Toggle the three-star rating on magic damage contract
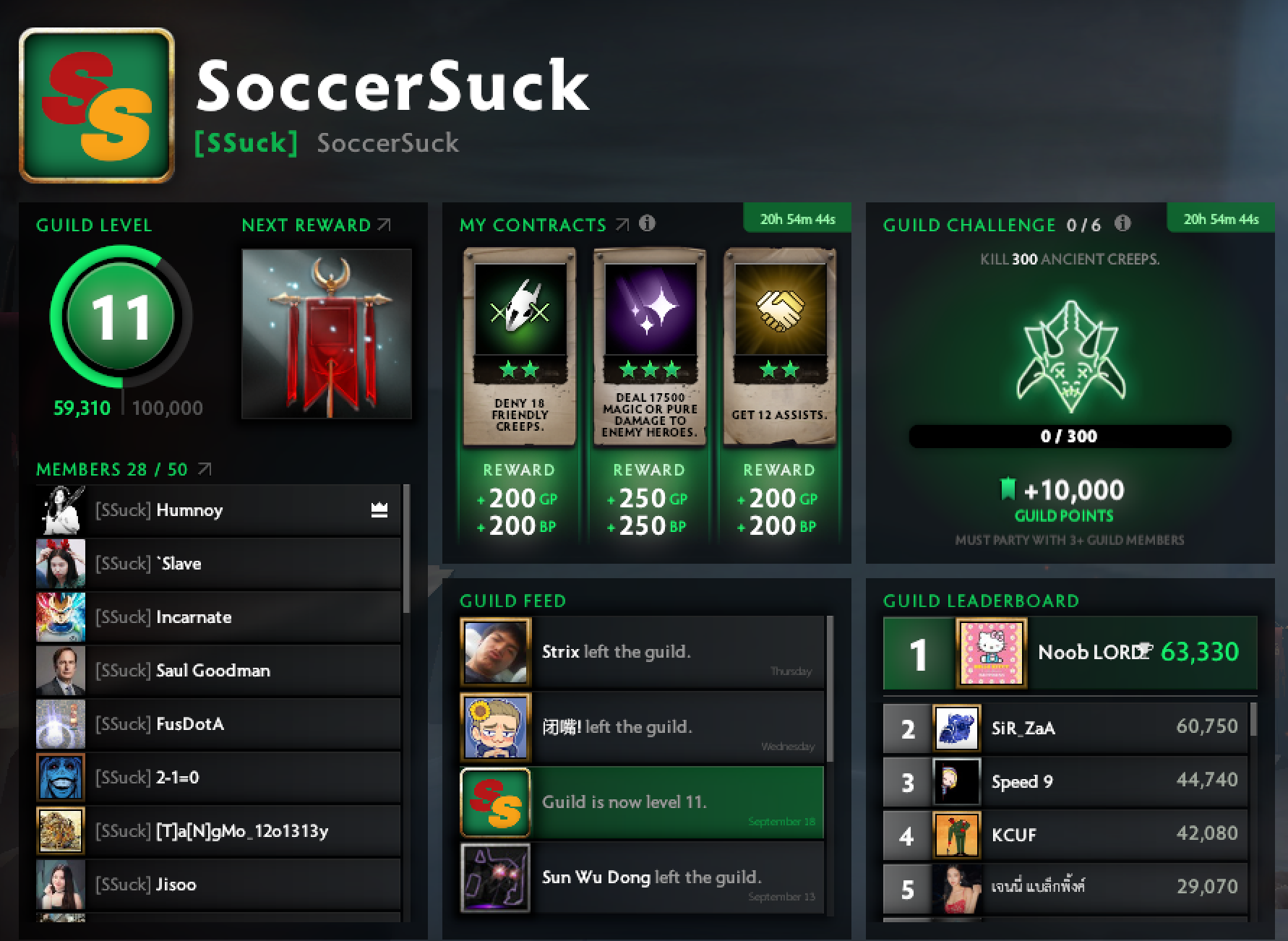The width and height of the screenshot is (1288, 941). pyautogui.click(x=648, y=369)
